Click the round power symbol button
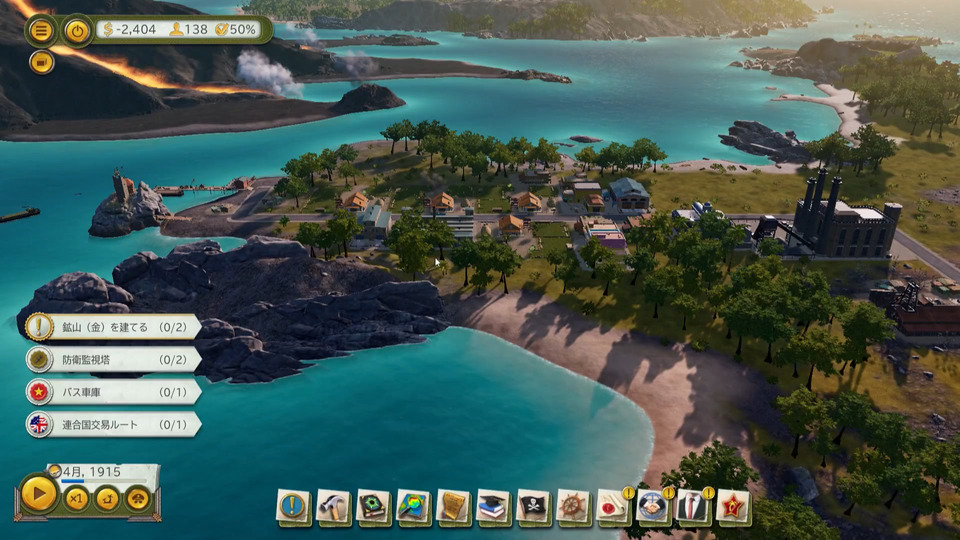 (x=77, y=30)
